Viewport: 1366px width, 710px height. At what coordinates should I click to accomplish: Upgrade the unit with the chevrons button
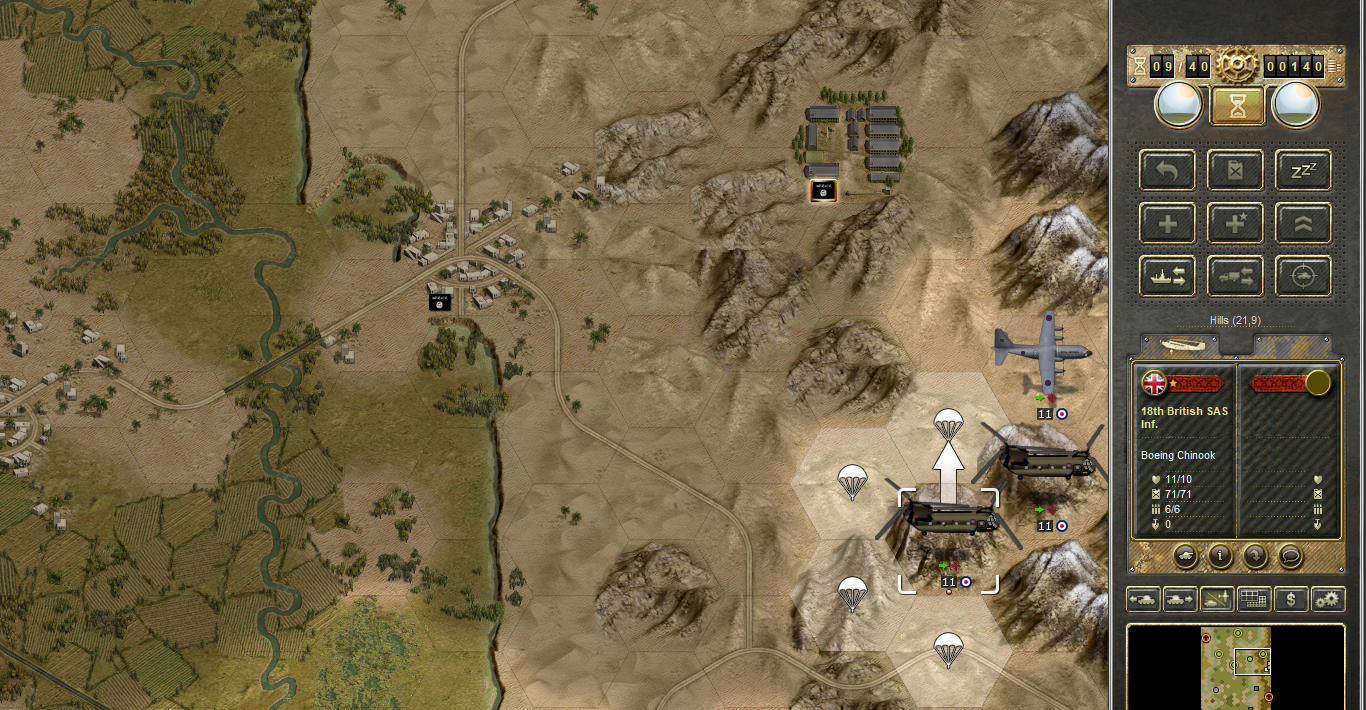1303,223
